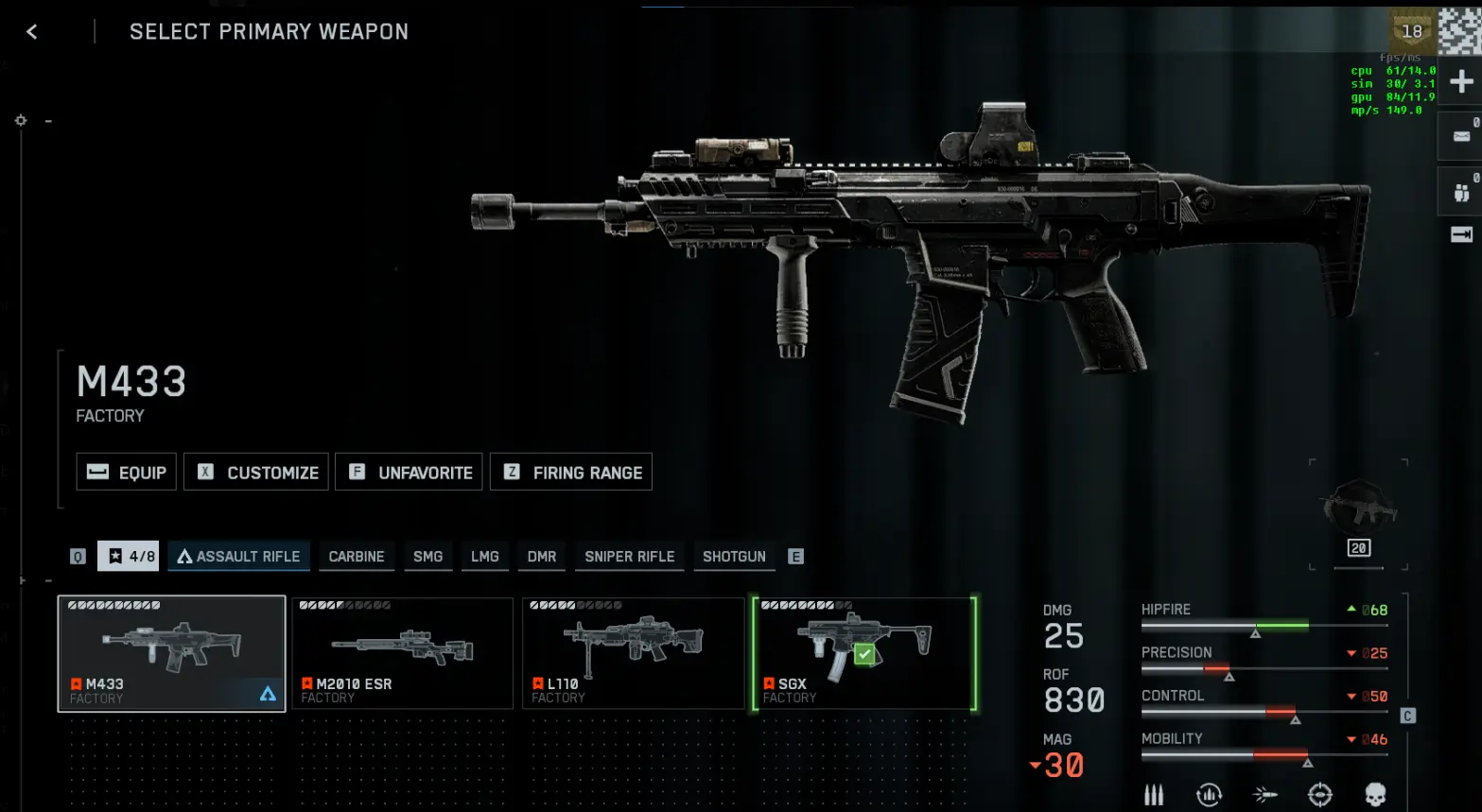Open the Customize weapon option
1482x812 pixels.
[256, 472]
